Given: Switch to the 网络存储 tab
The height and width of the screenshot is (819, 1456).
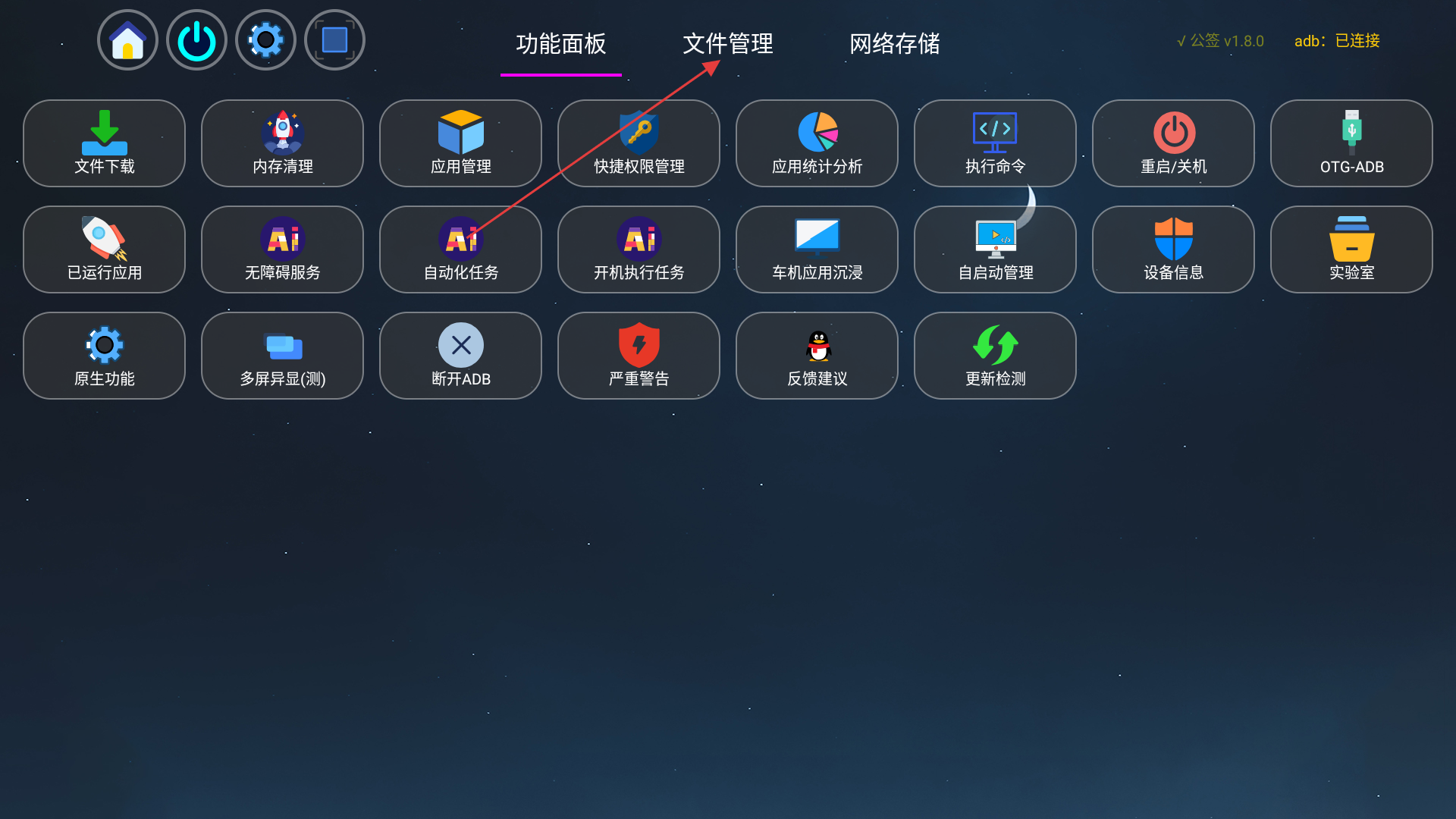Looking at the screenshot, I should point(895,45).
